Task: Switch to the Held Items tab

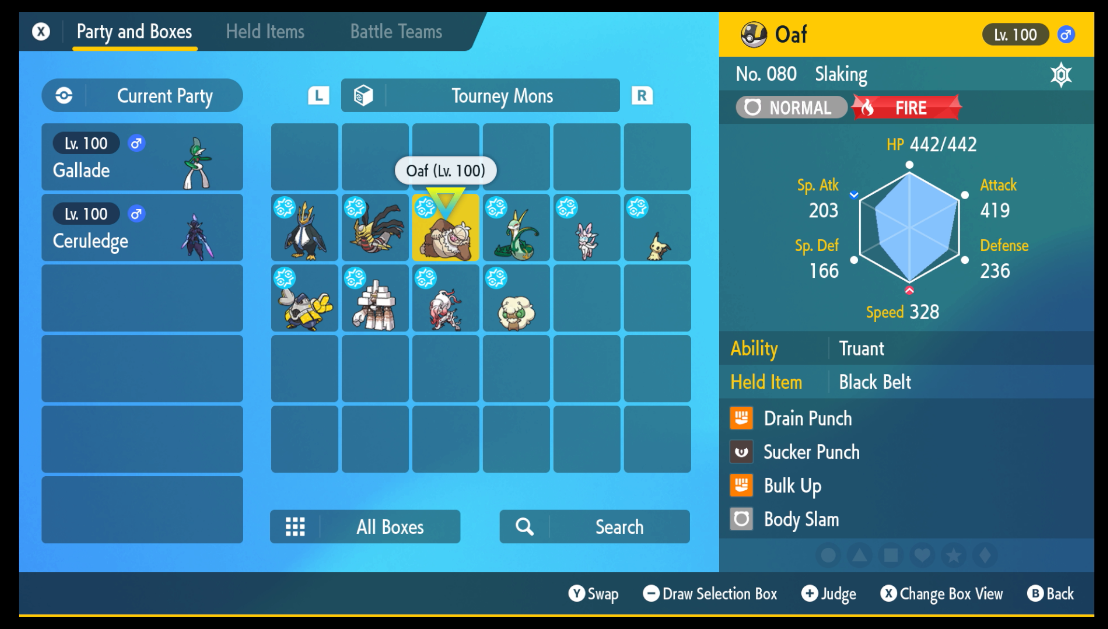Action: [x=265, y=32]
